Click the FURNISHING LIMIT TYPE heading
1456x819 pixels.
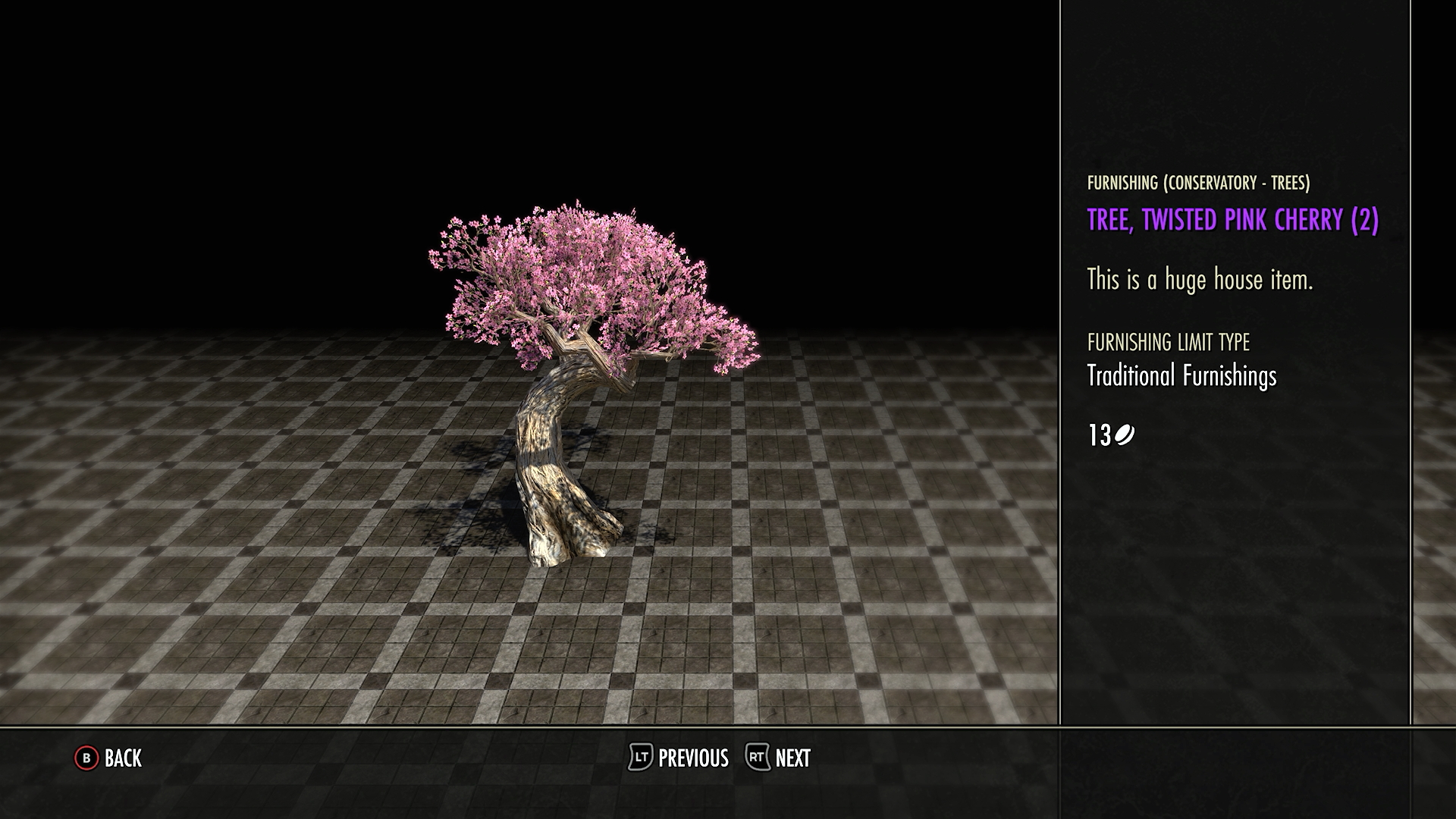pos(1168,343)
